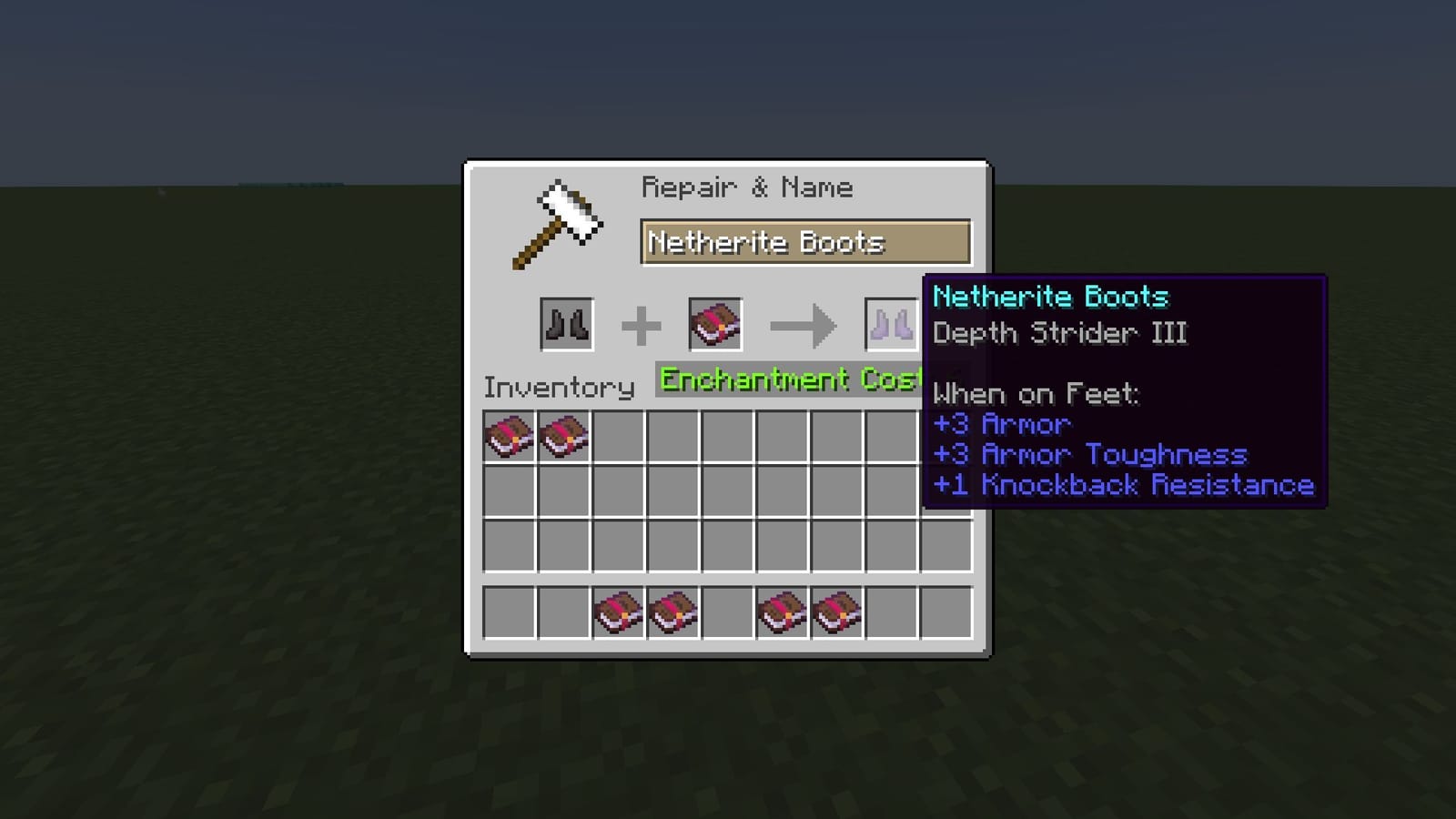Select the first enchanted book in the inventory row
This screenshot has height=819, width=1456.
coord(508,437)
